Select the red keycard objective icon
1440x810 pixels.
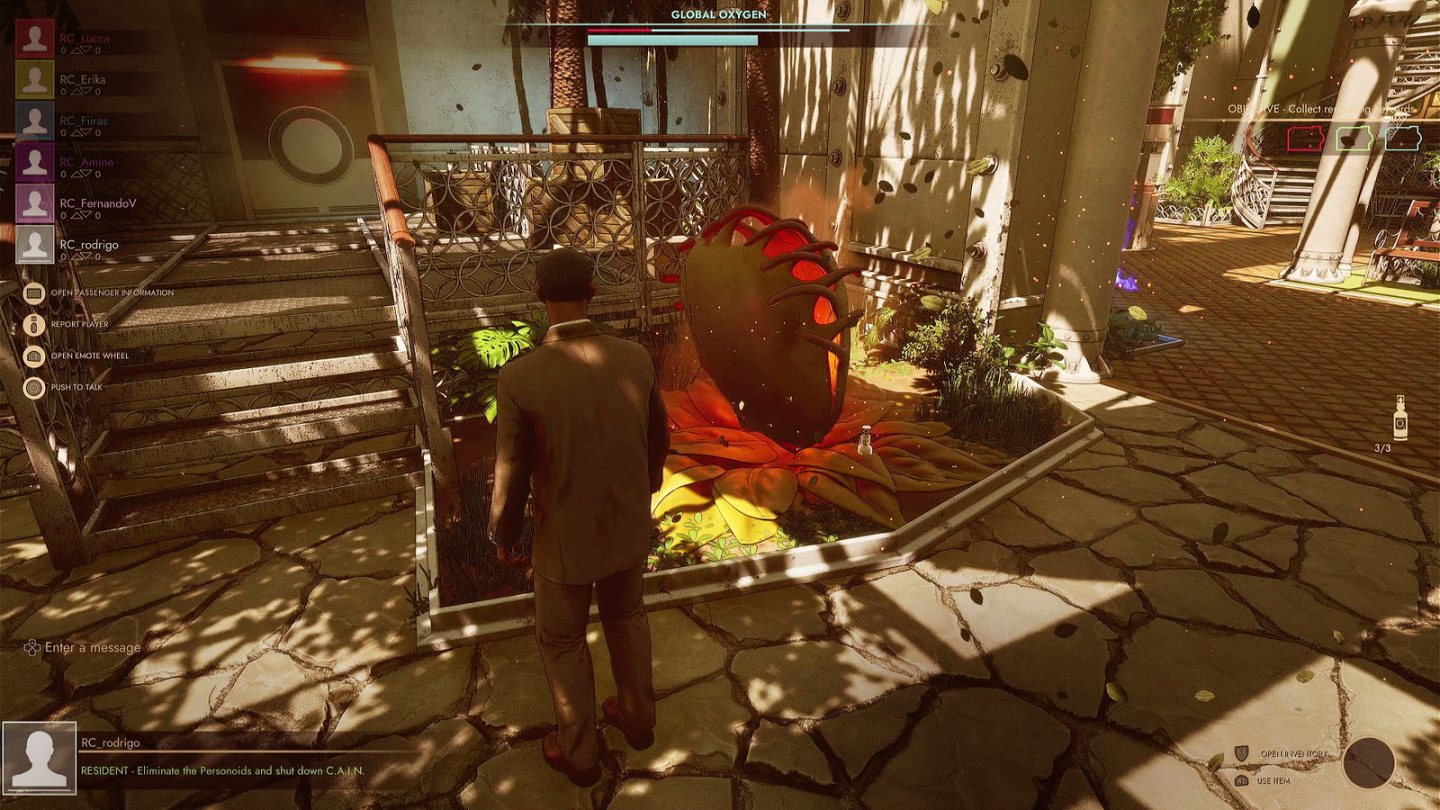pyautogui.click(x=1305, y=138)
